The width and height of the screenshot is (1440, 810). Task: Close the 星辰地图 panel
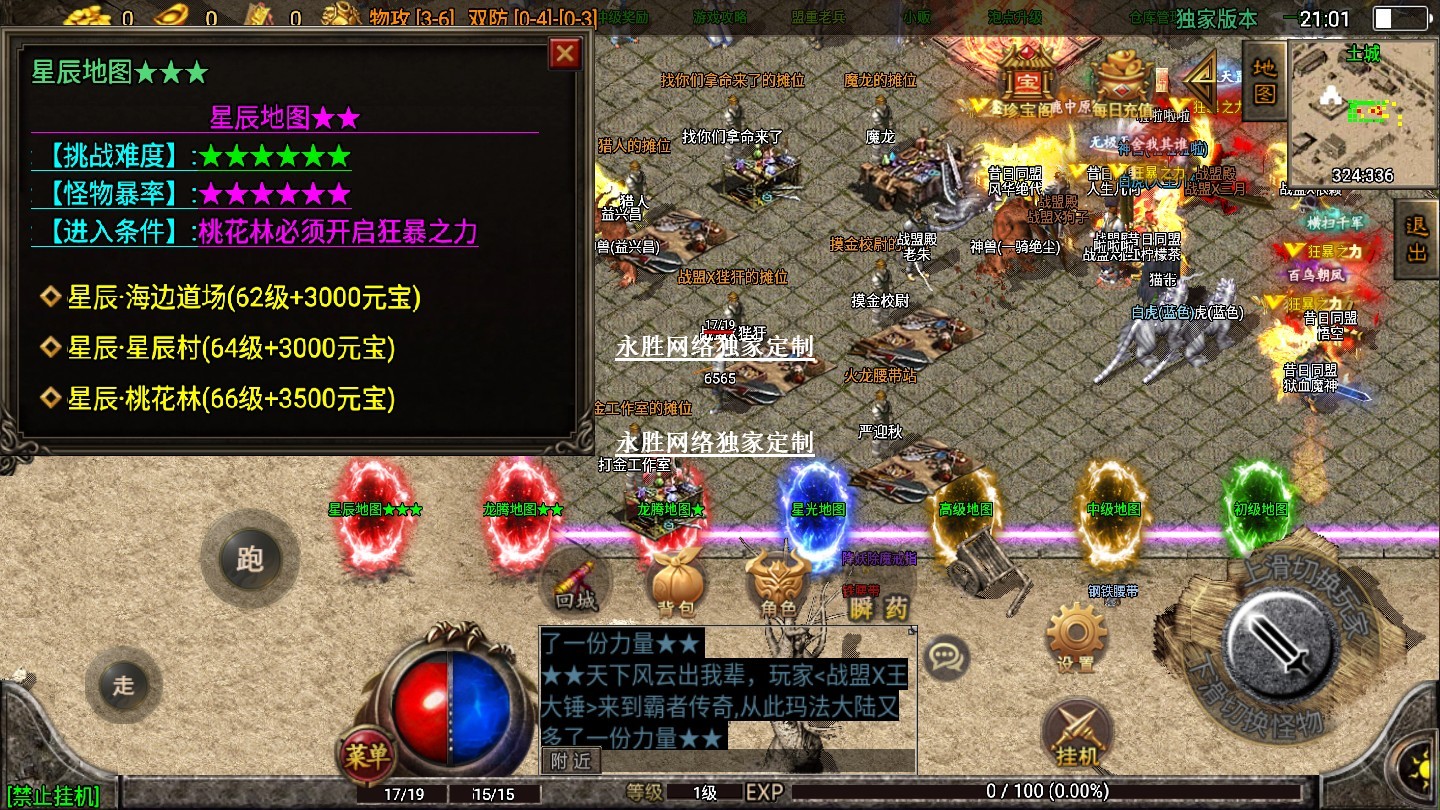pos(565,53)
